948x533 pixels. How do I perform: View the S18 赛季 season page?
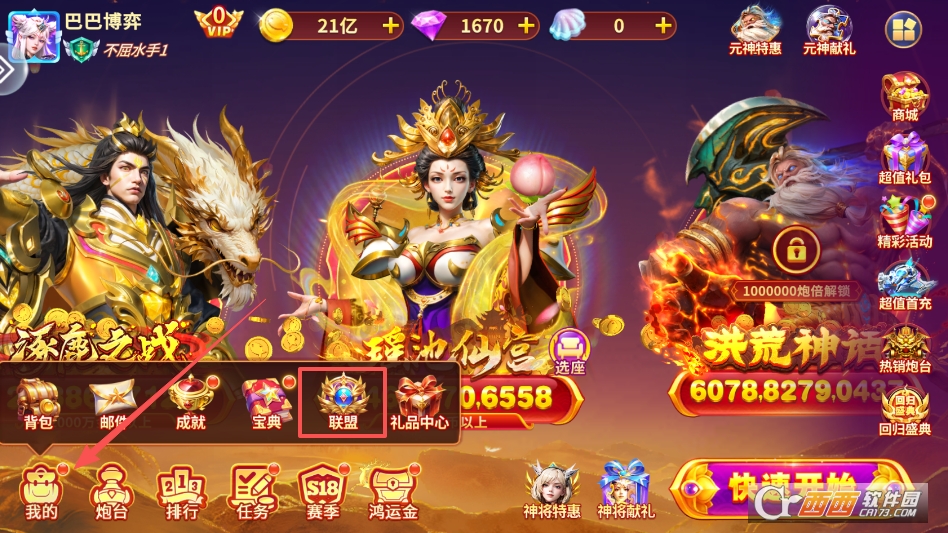(323, 492)
